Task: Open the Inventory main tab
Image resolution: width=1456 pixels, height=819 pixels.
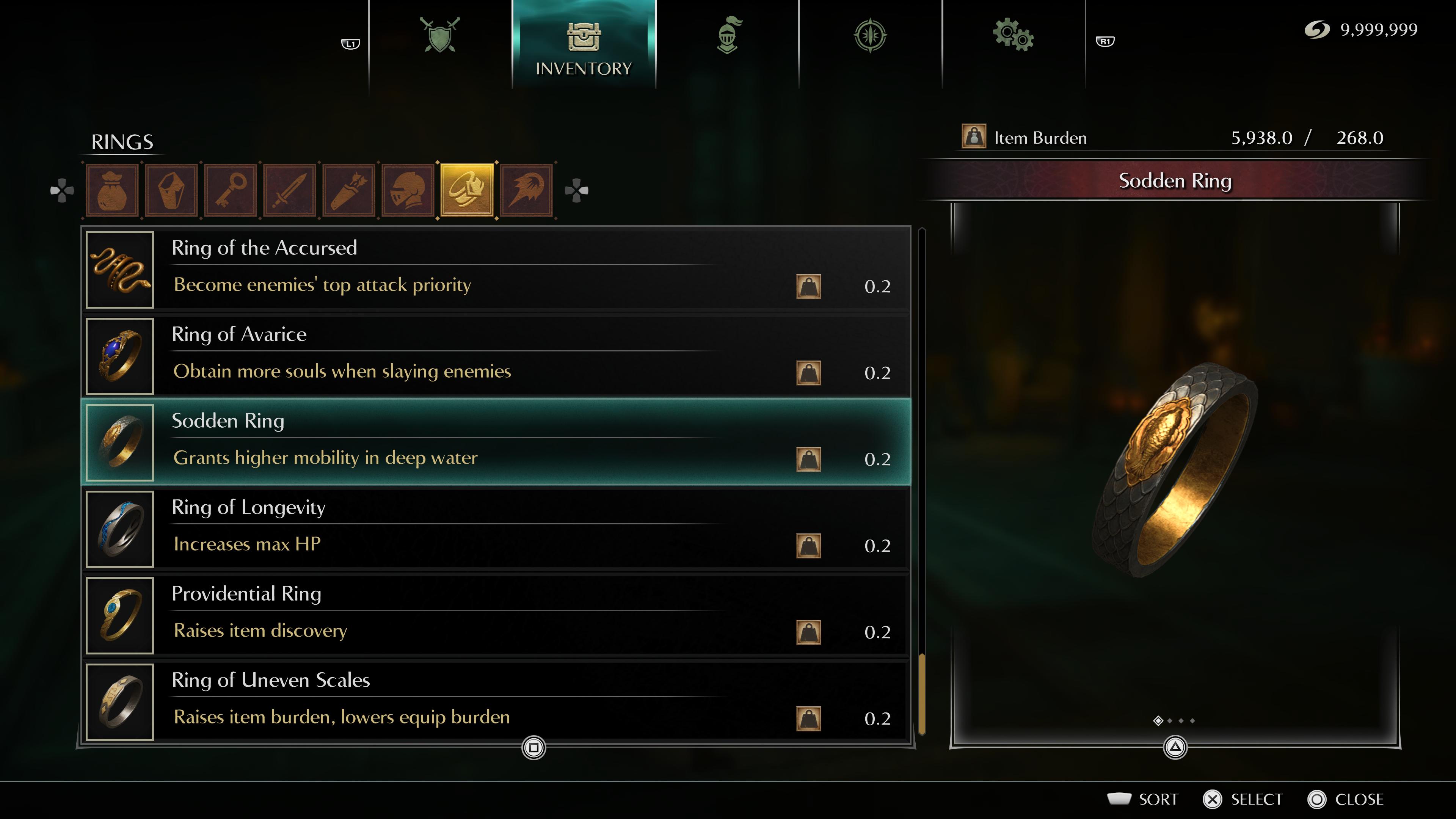Action: (x=584, y=45)
